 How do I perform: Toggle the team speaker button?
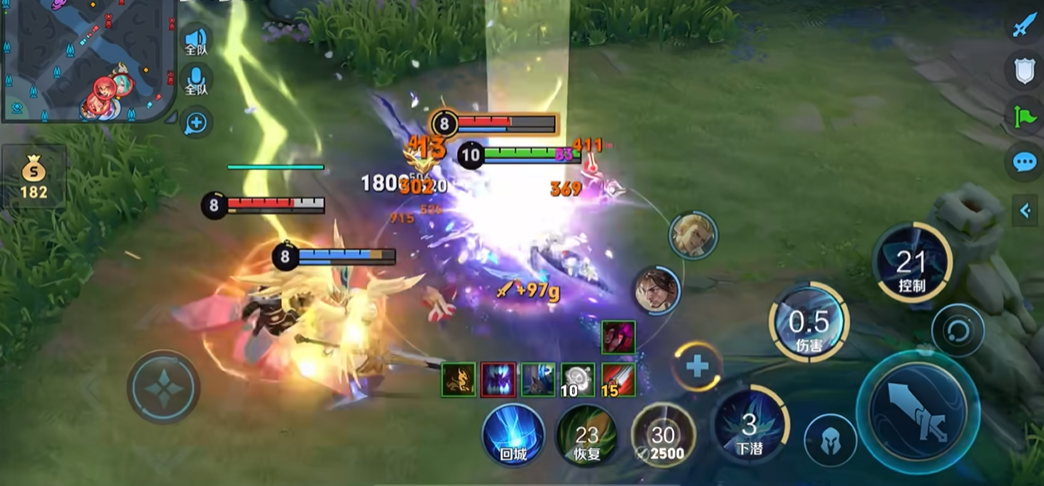click(196, 42)
